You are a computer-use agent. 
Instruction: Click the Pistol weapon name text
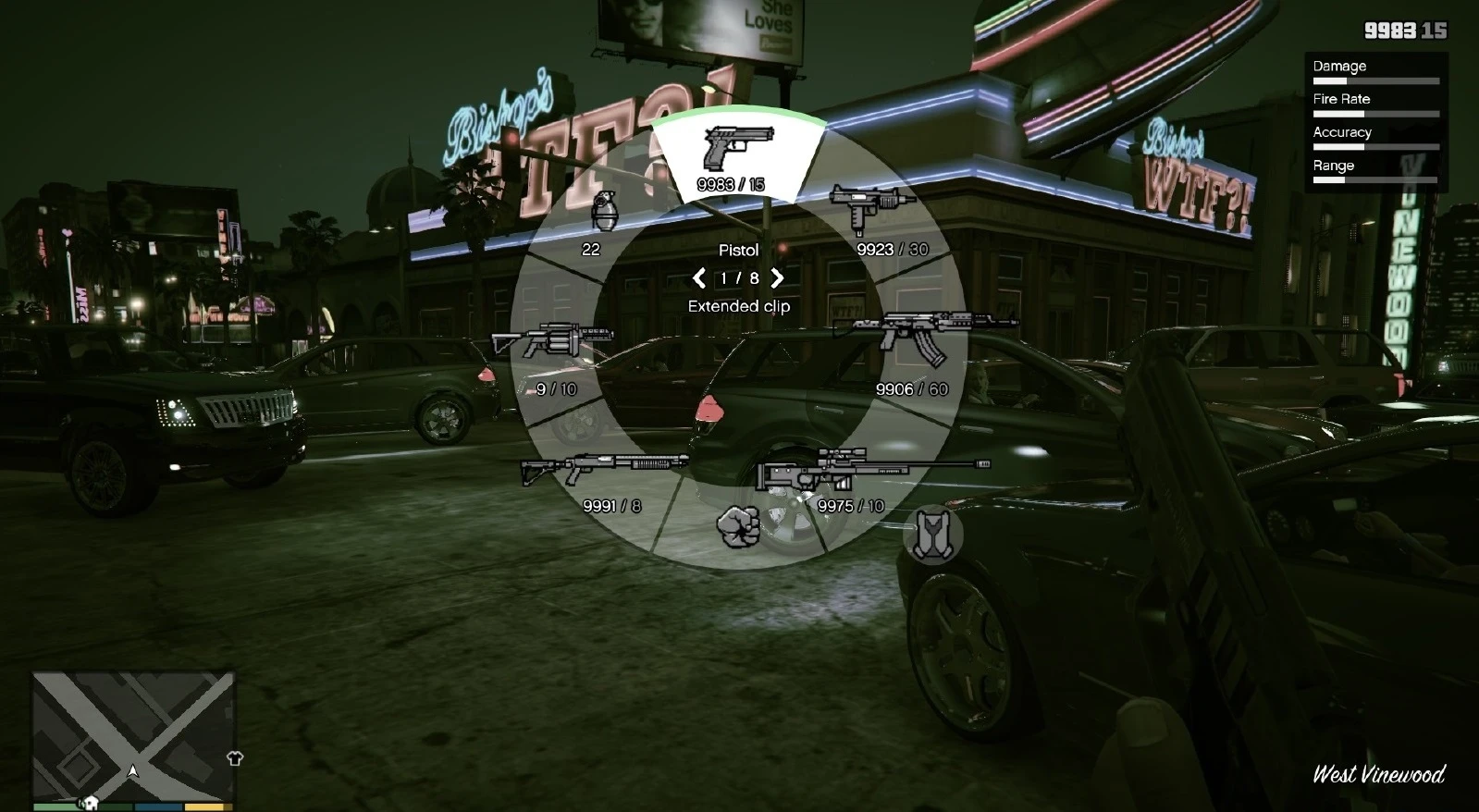(738, 249)
